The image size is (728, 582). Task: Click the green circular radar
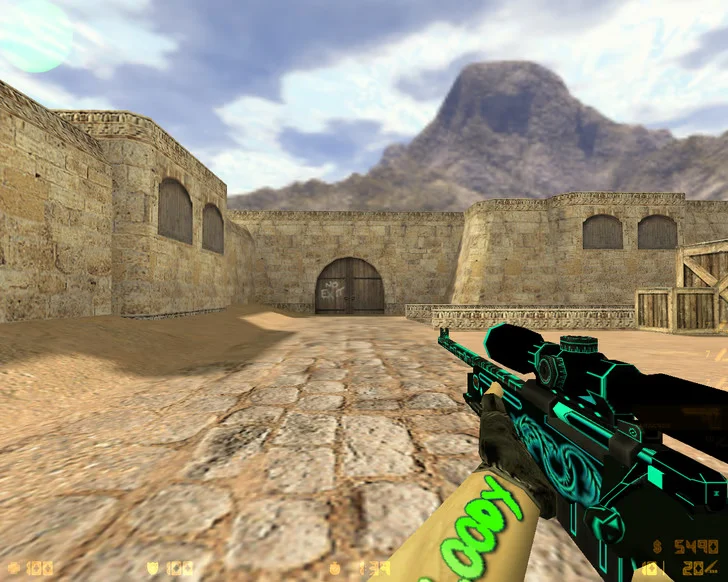[33, 34]
